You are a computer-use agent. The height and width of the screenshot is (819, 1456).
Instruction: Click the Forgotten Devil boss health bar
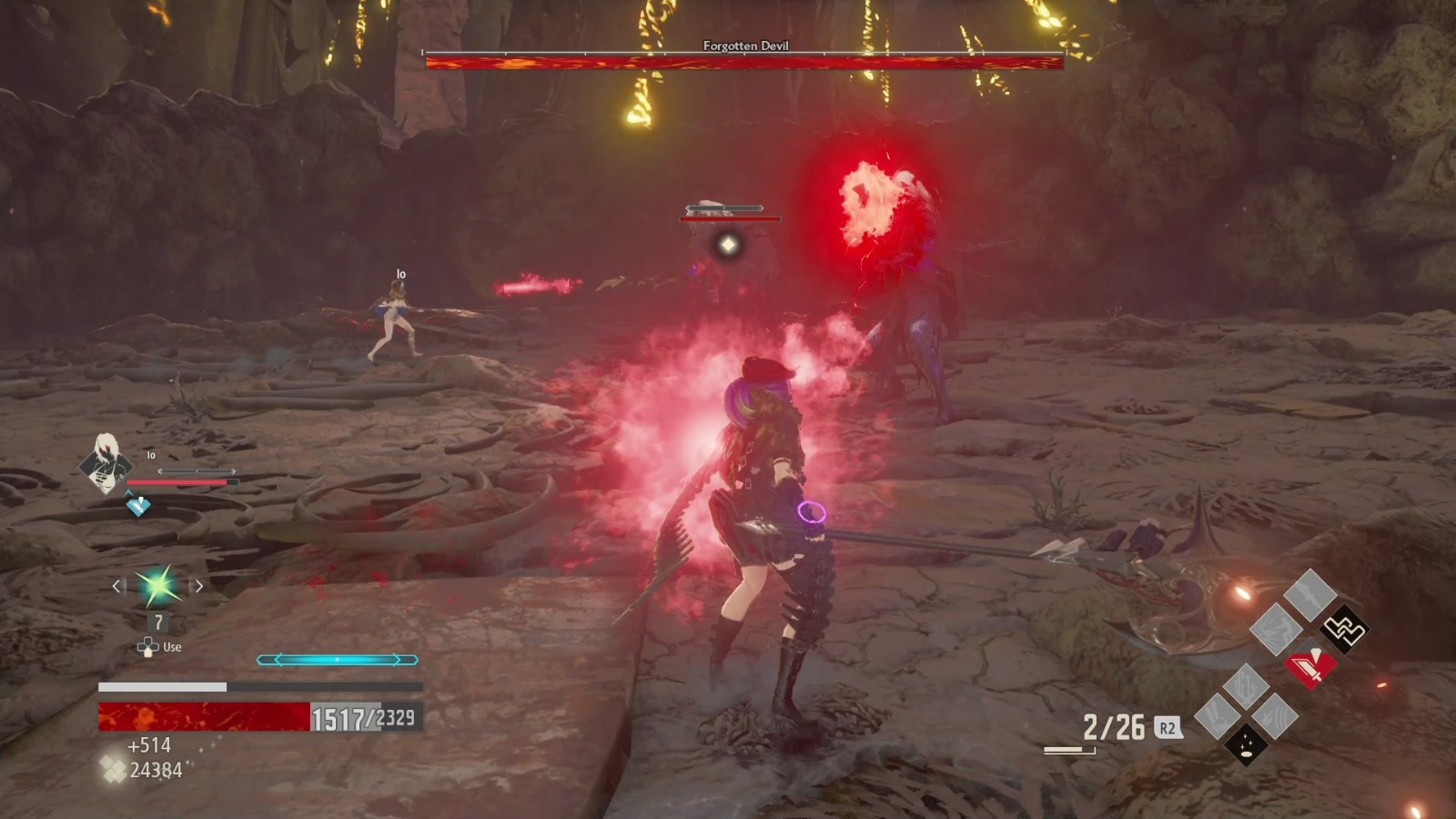pos(742,60)
